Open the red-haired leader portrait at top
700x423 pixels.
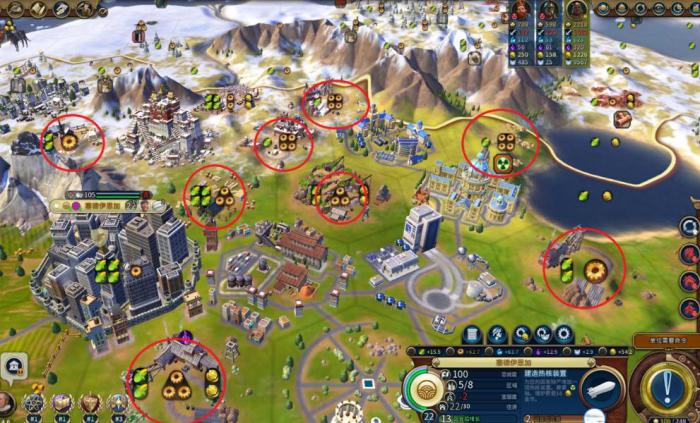pyautogui.click(x=522, y=12)
